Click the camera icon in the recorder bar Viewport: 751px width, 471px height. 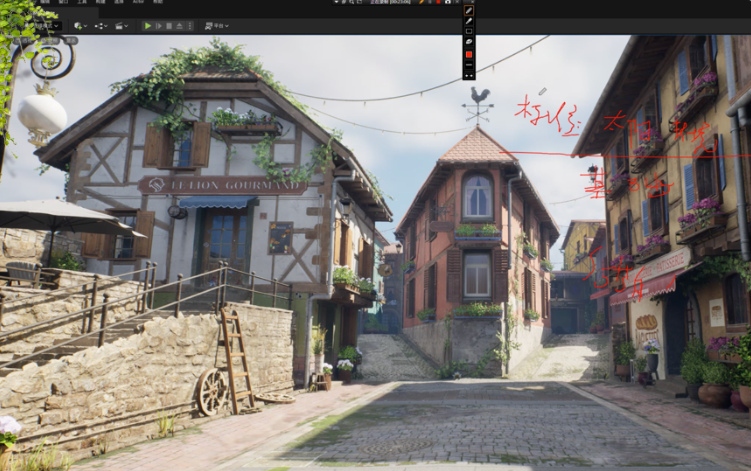pyautogui.click(x=445, y=2)
